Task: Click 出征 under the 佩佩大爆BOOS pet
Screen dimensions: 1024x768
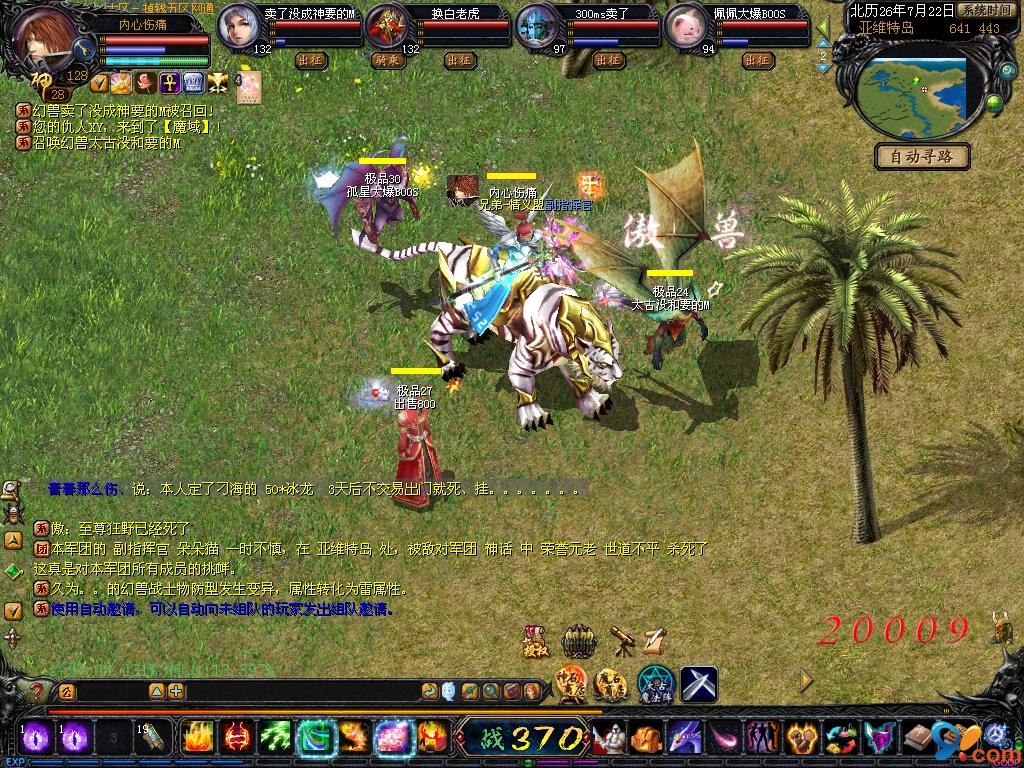Action: [x=758, y=60]
